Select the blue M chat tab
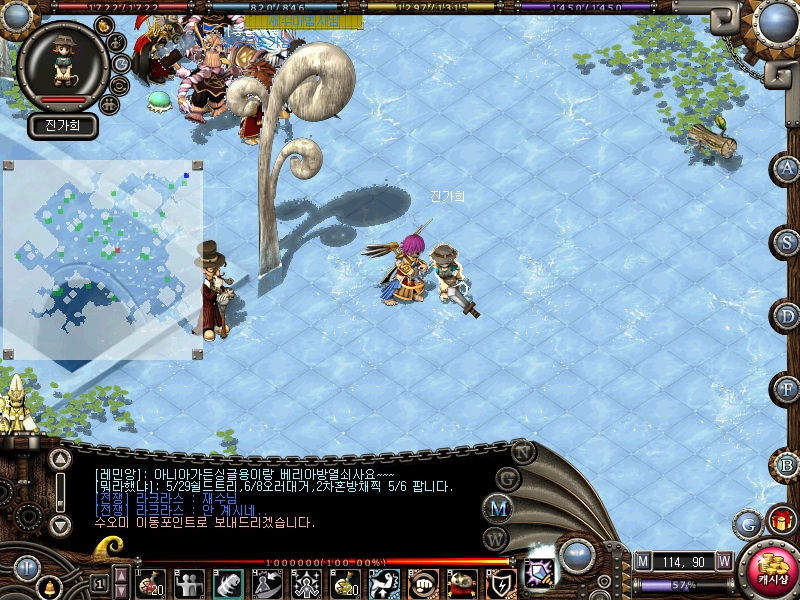The width and height of the screenshot is (800, 600). tap(499, 508)
